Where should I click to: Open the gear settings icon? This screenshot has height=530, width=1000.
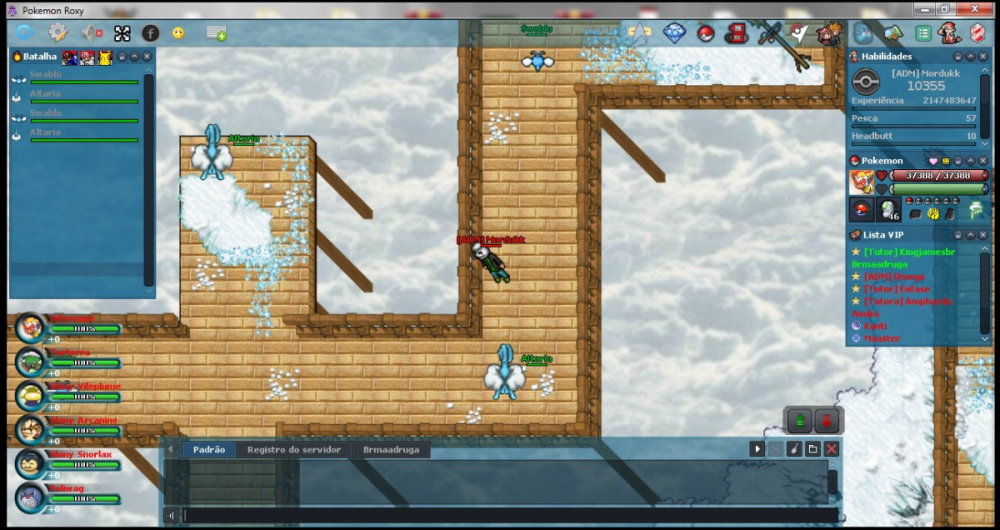[x=58, y=33]
